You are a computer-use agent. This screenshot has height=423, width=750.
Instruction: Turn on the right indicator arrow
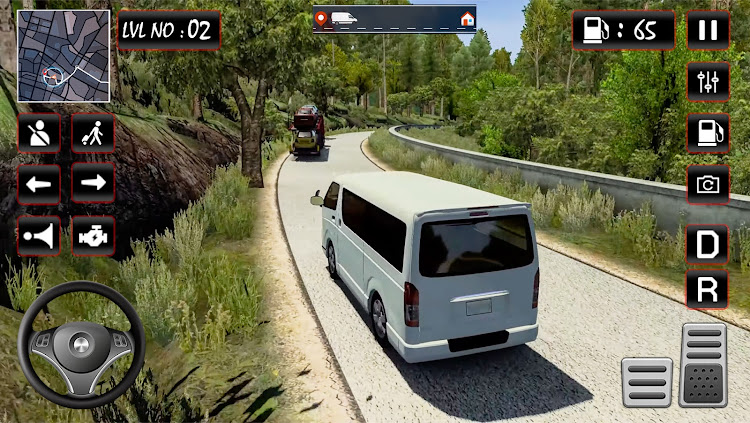click(93, 183)
